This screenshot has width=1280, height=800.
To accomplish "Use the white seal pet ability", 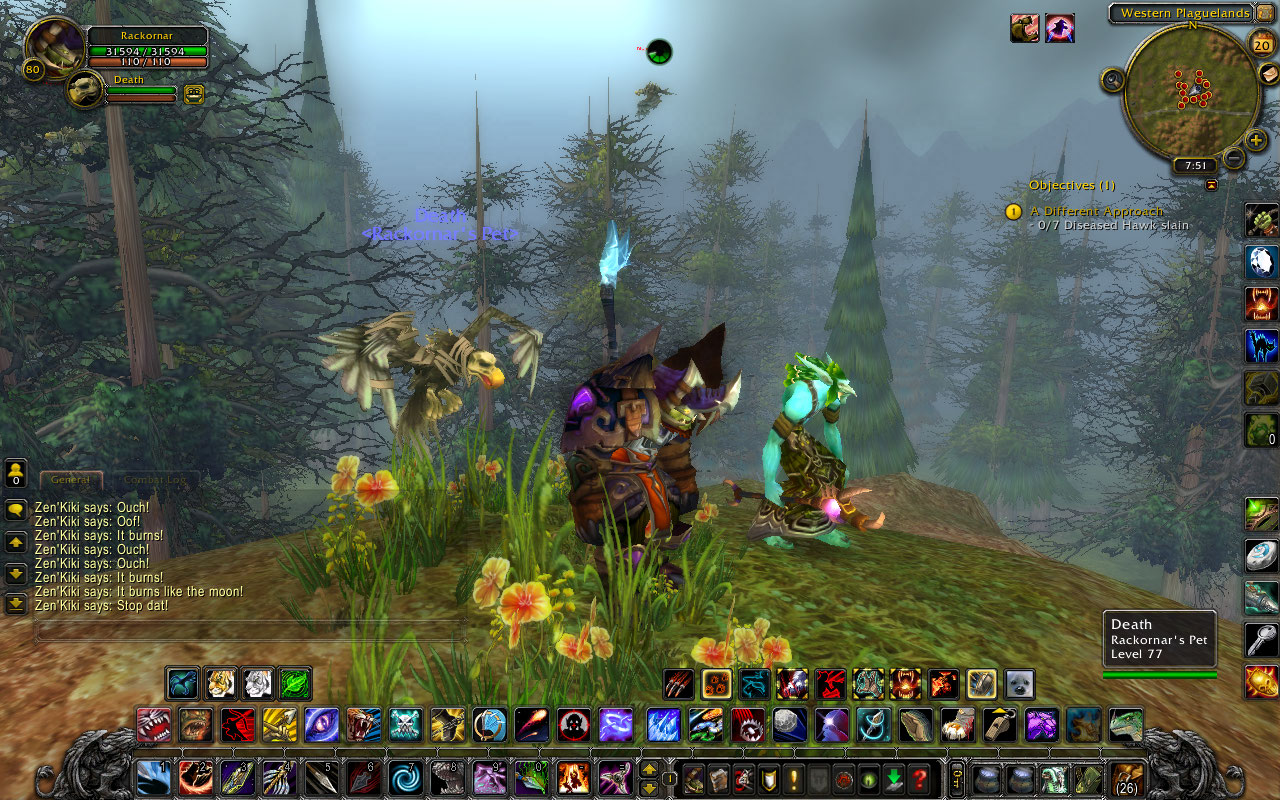I will pyautogui.click(x=1019, y=684).
